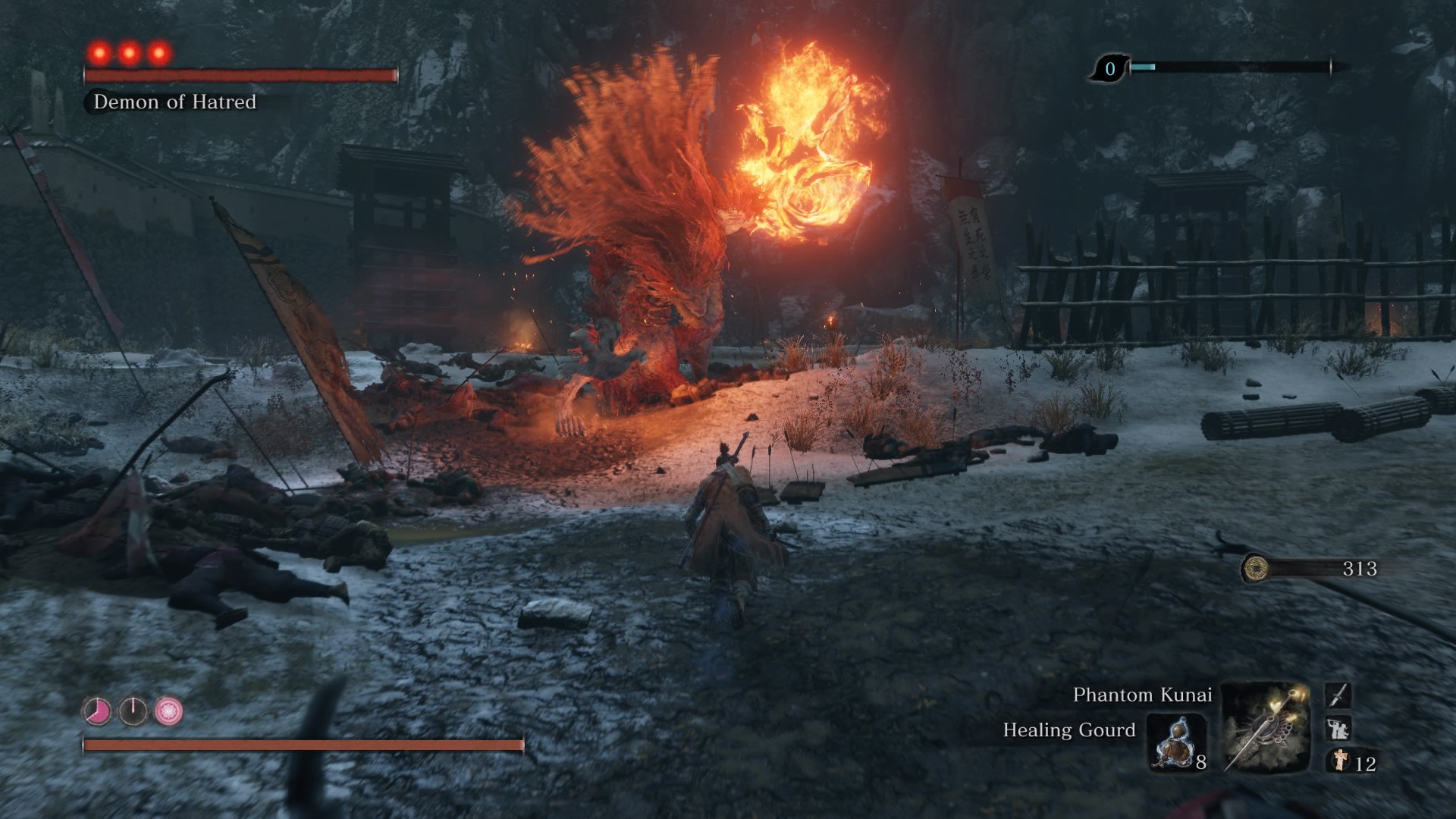Click the fully lit pink resurrection node

click(168, 711)
